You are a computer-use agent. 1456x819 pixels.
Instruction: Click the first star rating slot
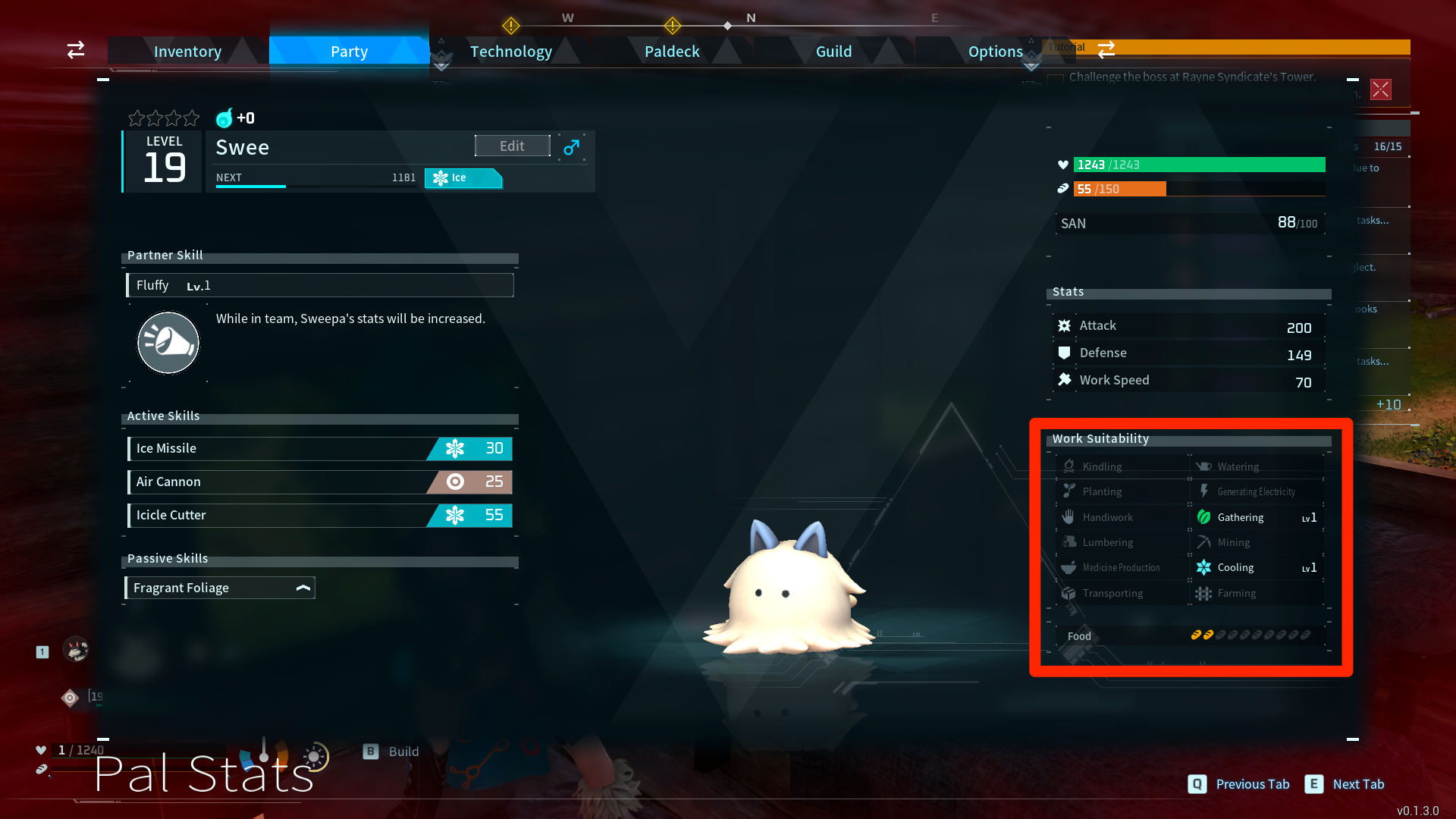136,118
